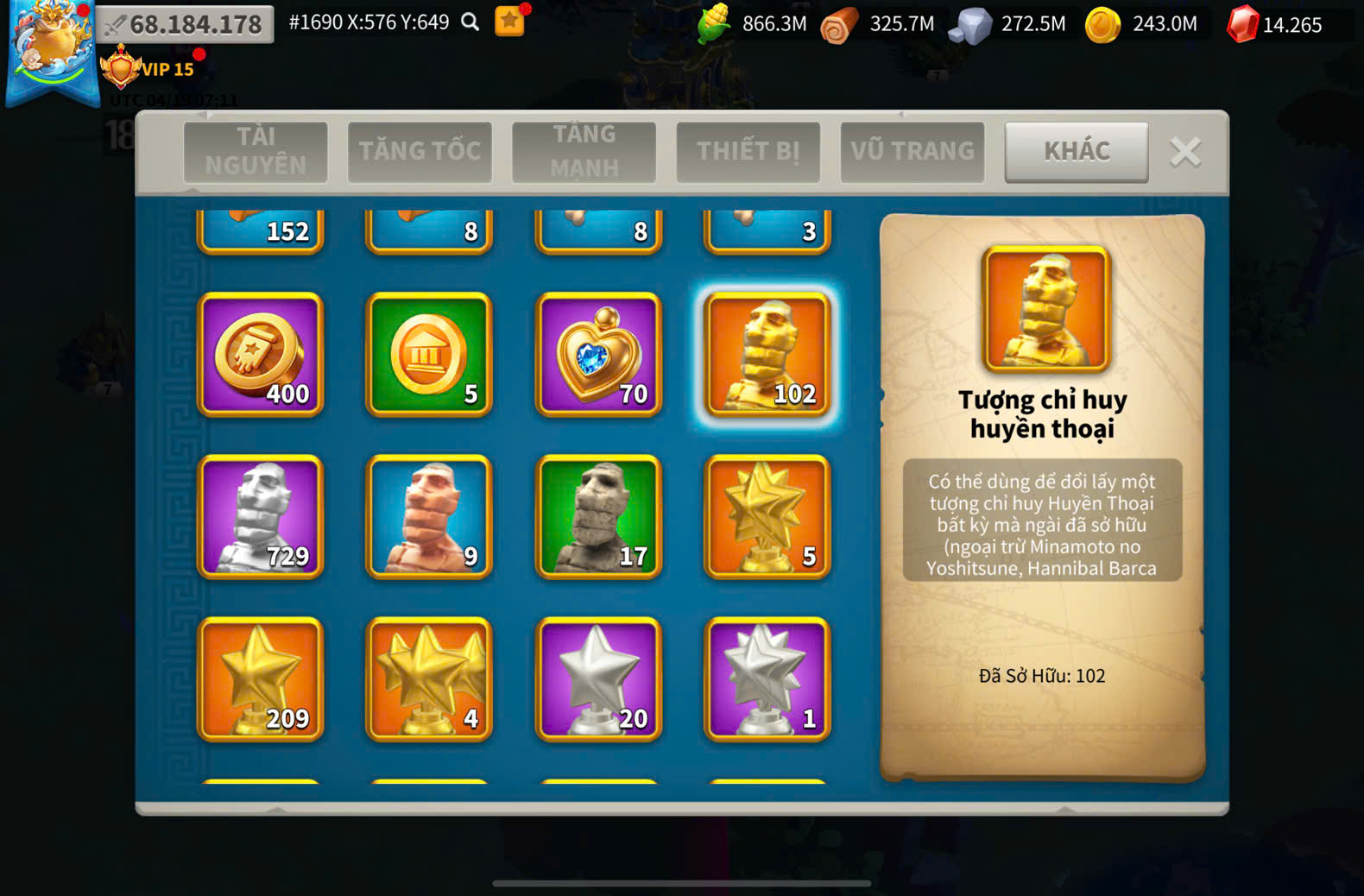Choose the green bank coin item
The width and height of the screenshot is (1364, 896).
click(429, 354)
